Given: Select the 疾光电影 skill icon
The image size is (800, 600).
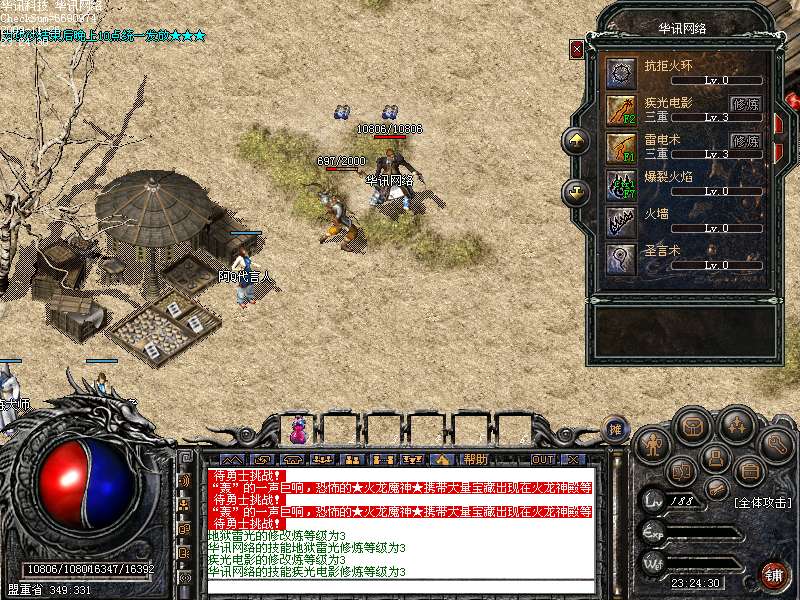Looking at the screenshot, I should [620, 109].
